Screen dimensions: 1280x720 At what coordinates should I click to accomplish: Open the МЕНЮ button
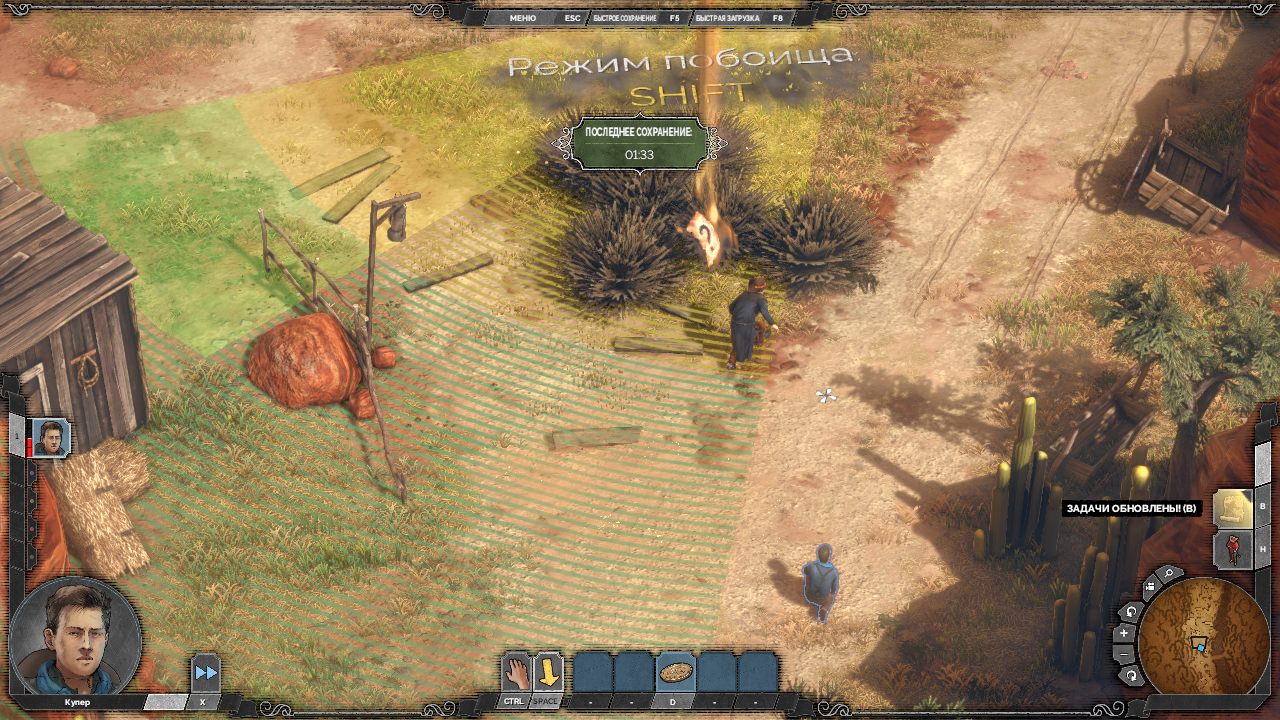(522, 18)
